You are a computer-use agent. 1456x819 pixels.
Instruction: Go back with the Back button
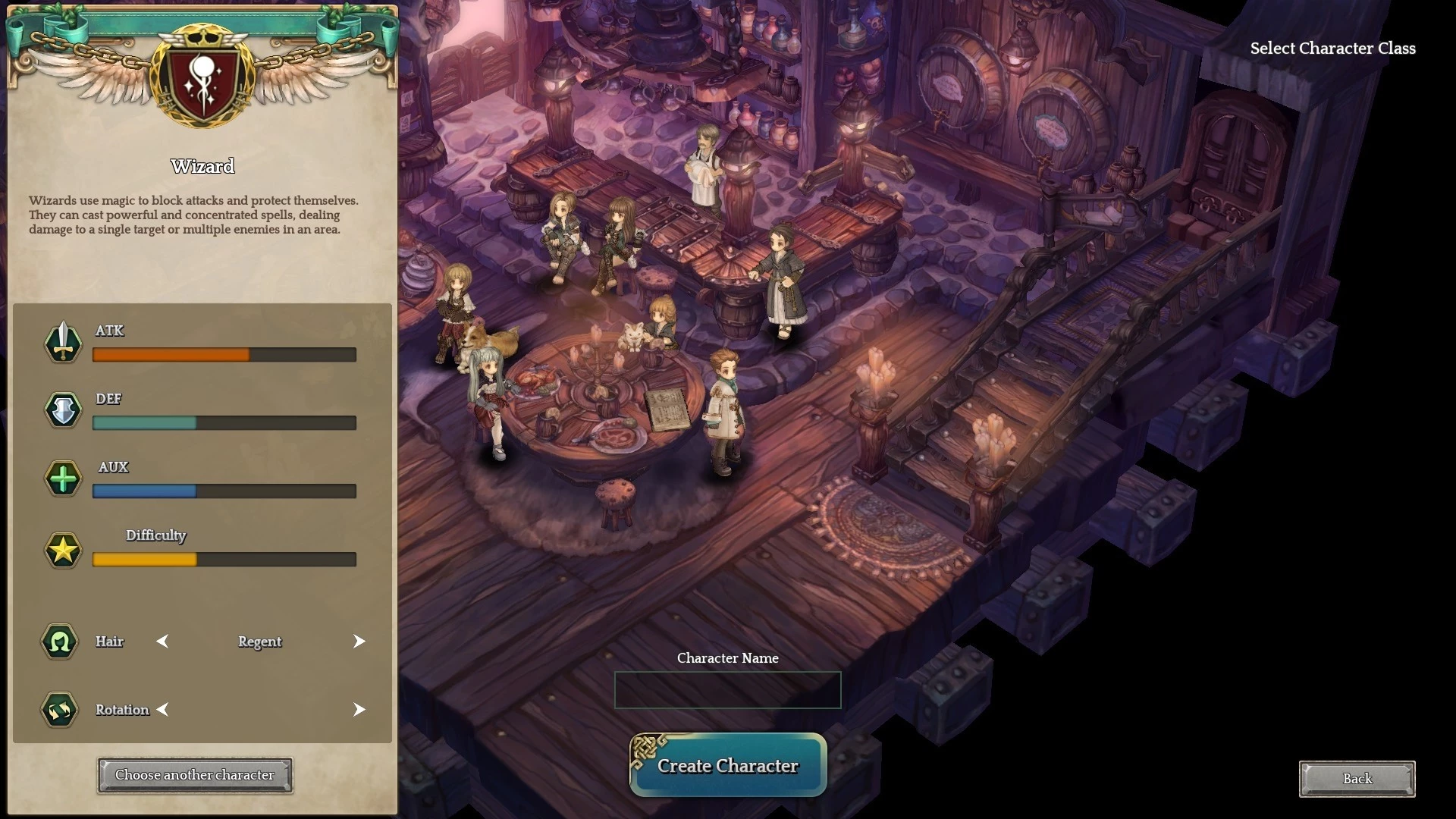click(x=1357, y=779)
